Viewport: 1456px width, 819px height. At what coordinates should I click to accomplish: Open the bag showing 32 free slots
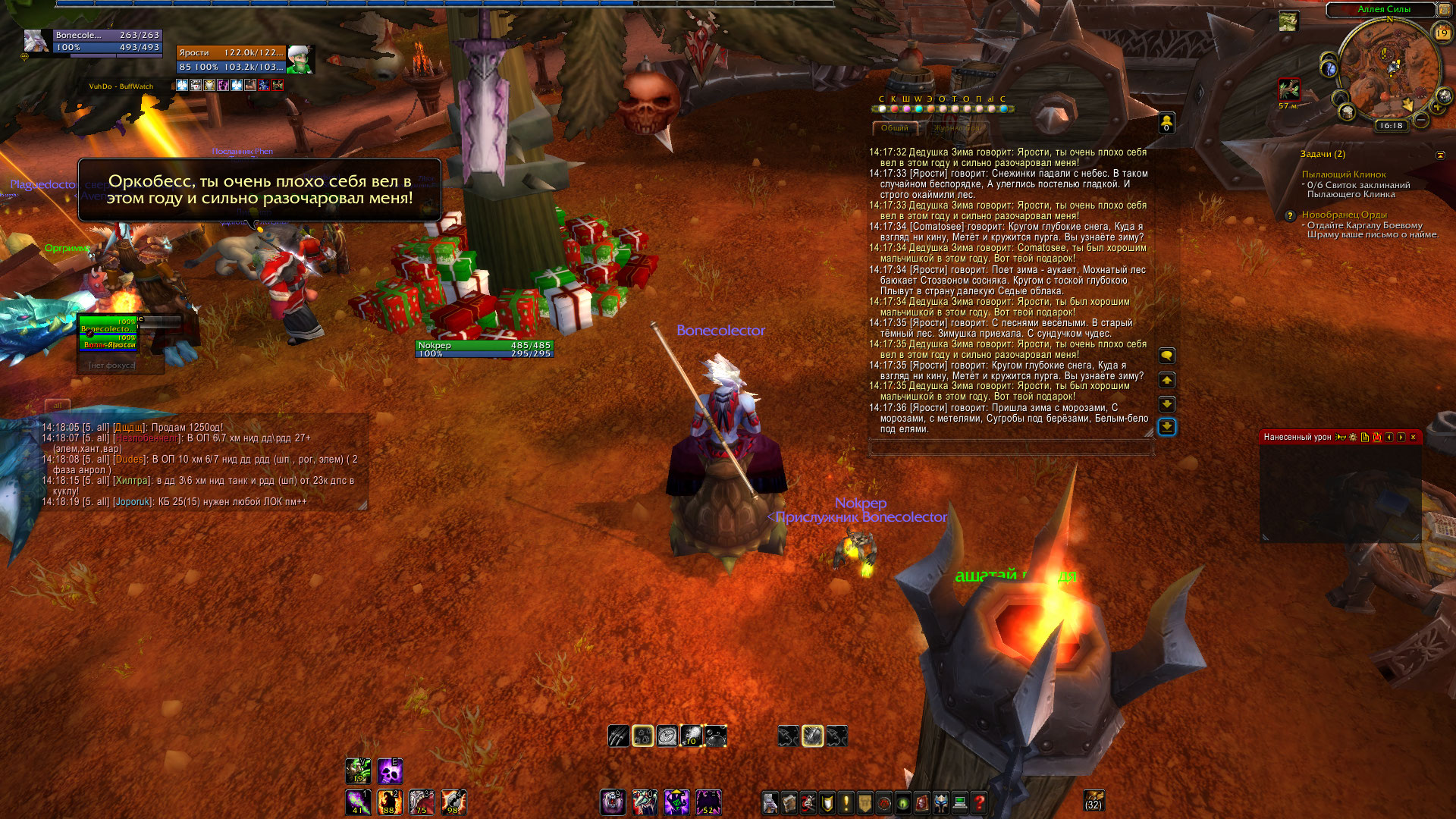1093,800
